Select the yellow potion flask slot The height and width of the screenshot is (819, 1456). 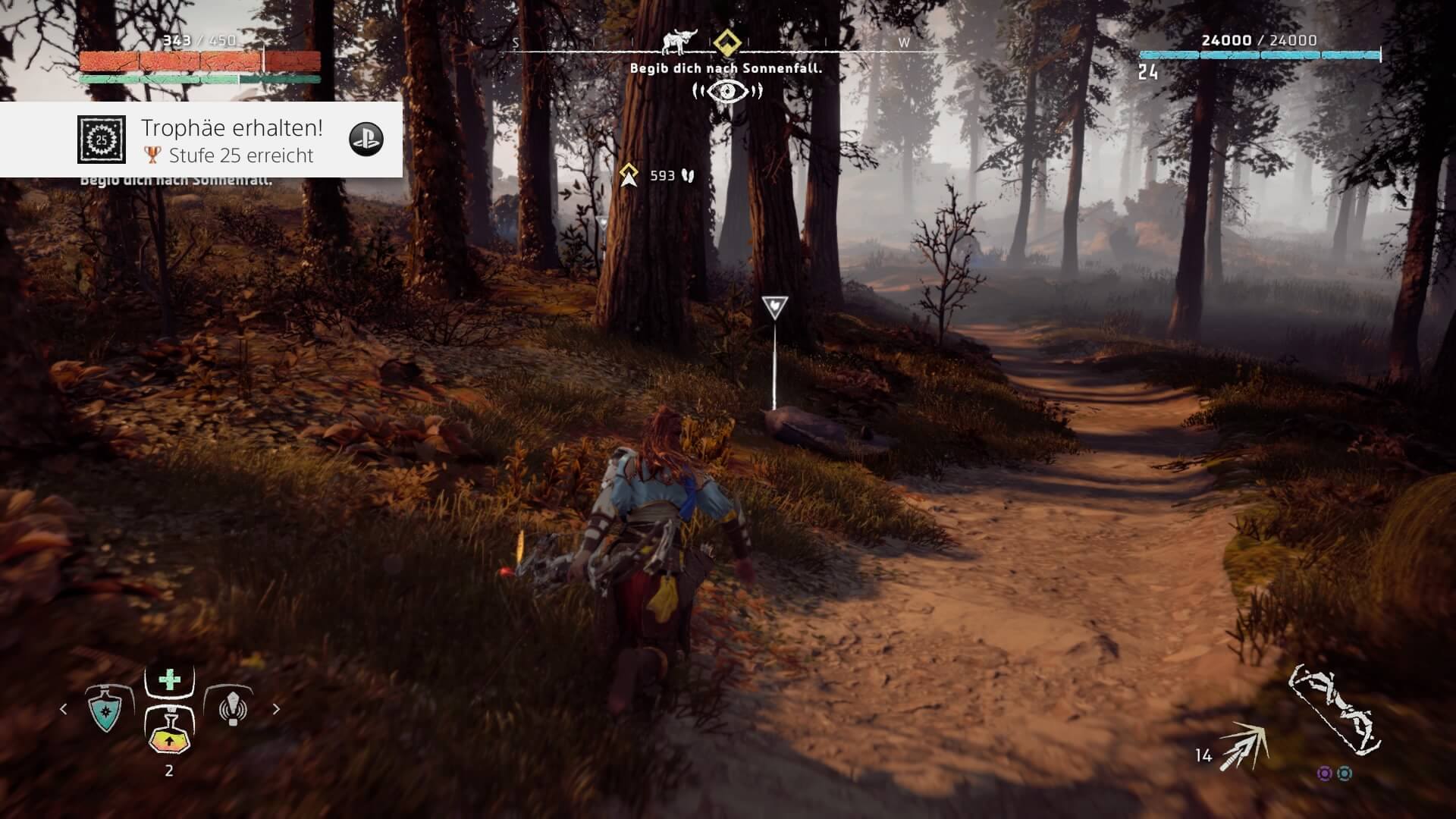(x=169, y=732)
